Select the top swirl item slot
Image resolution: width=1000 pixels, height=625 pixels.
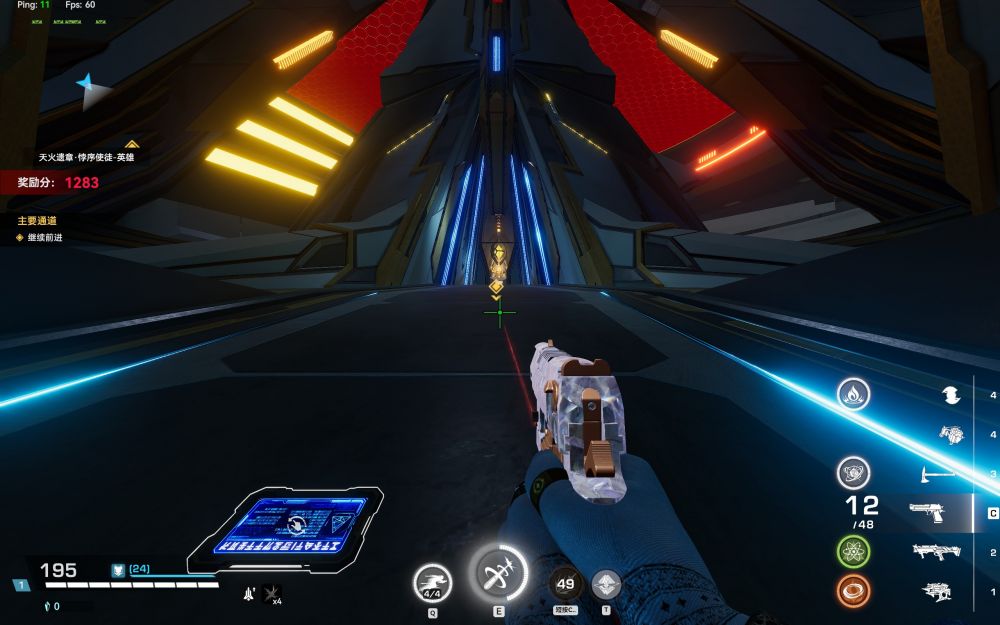click(x=951, y=395)
